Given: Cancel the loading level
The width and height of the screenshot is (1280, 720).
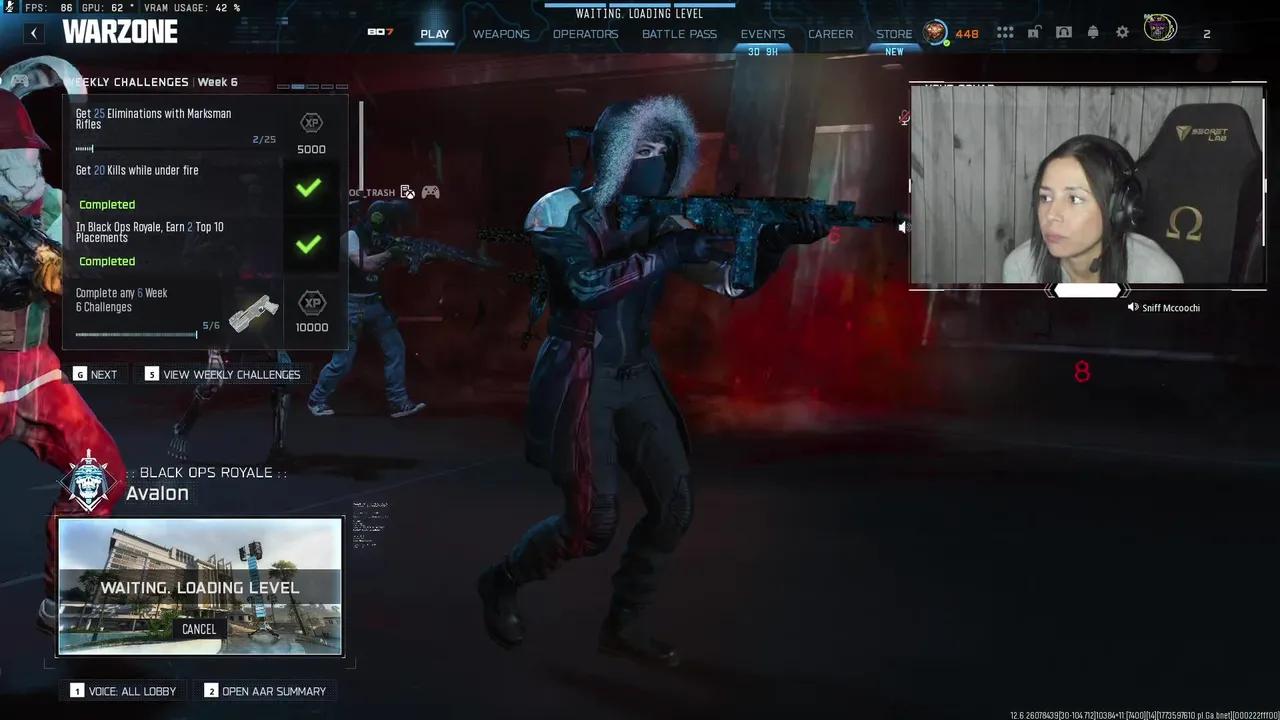Looking at the screenshot, I should click(199, 629).
